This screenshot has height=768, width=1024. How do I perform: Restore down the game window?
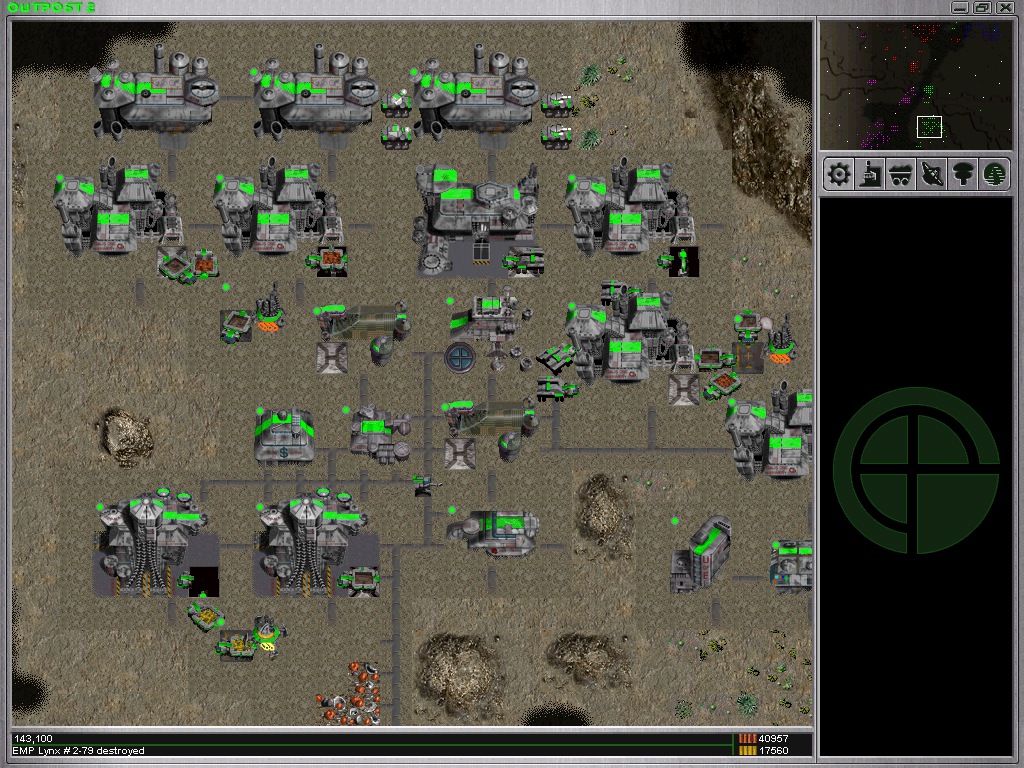(983, 7)
